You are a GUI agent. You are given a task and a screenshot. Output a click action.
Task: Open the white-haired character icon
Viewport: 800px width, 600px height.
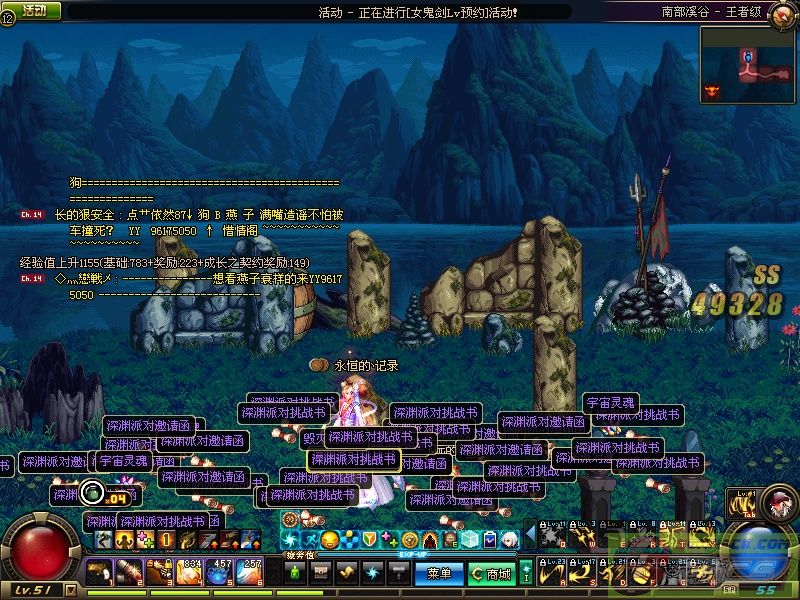[509, 539]
